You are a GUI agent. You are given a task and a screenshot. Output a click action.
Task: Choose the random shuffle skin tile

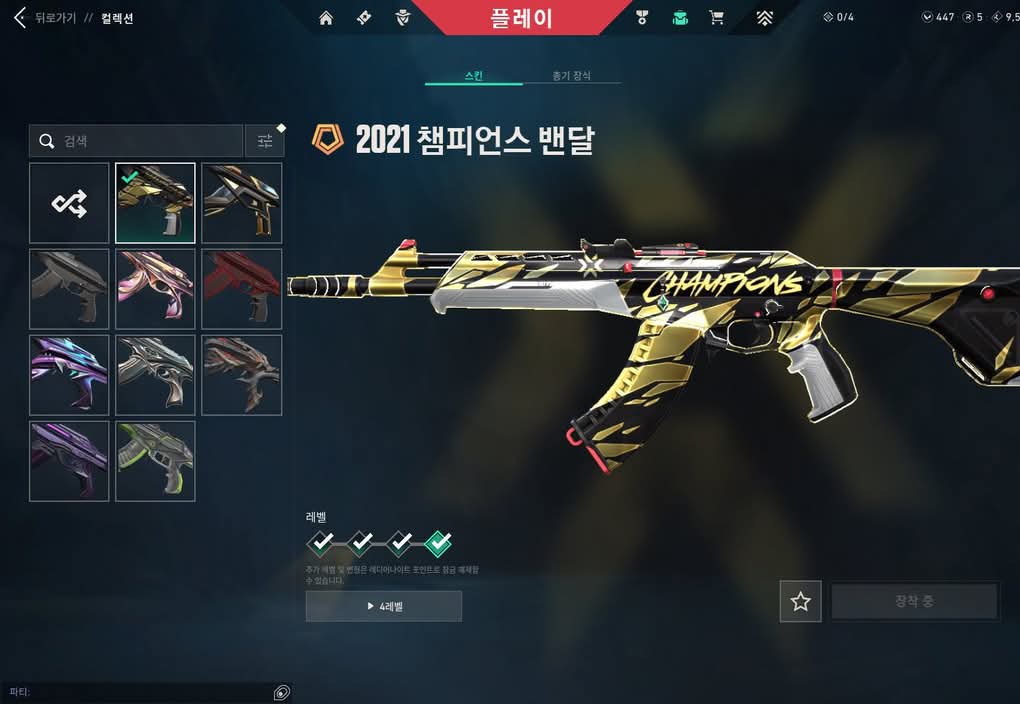[69, 204]
